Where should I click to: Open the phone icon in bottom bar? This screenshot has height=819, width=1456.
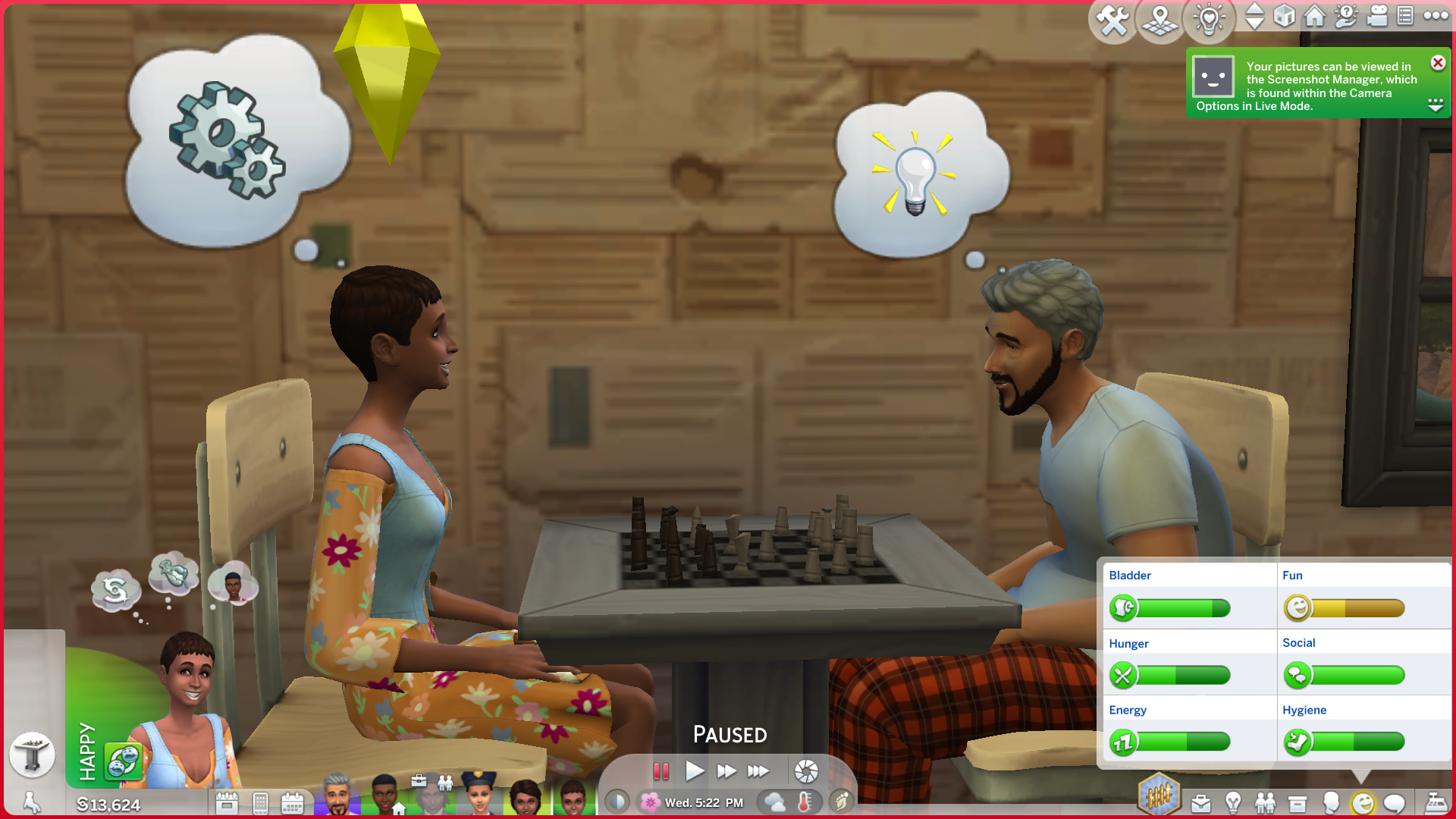(260, 803)
